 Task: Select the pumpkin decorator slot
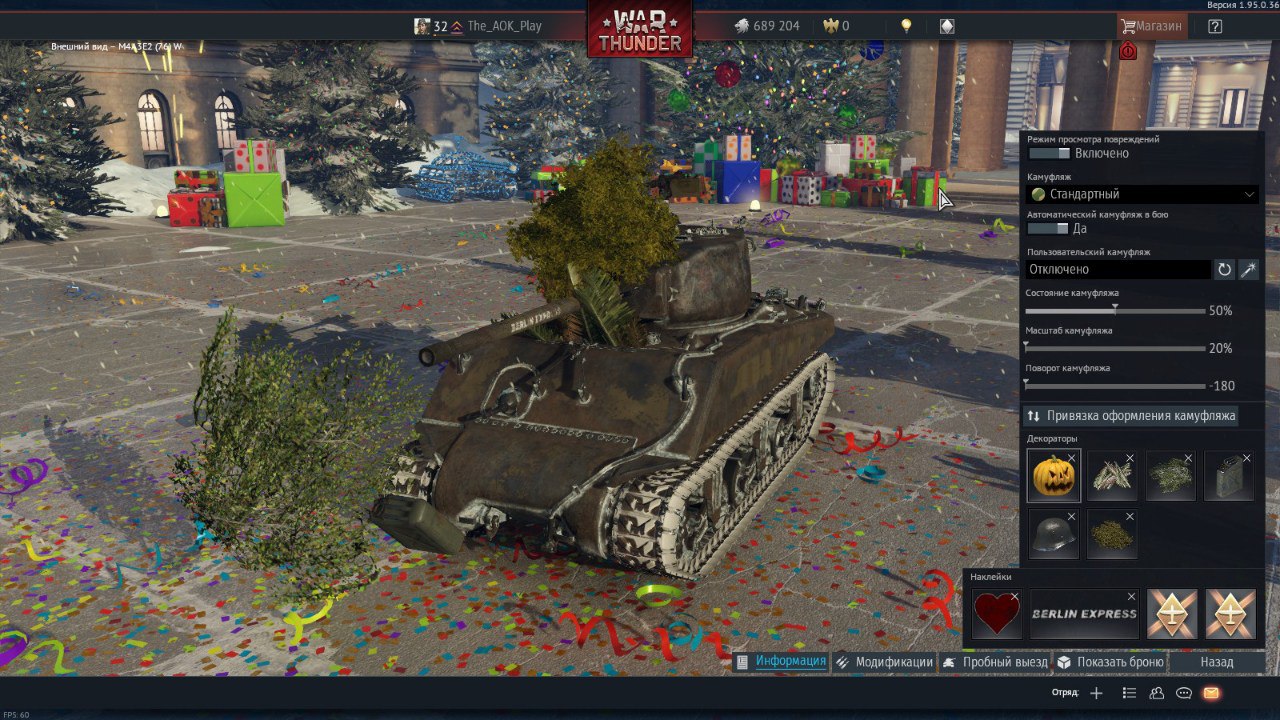click(1053, 475)
